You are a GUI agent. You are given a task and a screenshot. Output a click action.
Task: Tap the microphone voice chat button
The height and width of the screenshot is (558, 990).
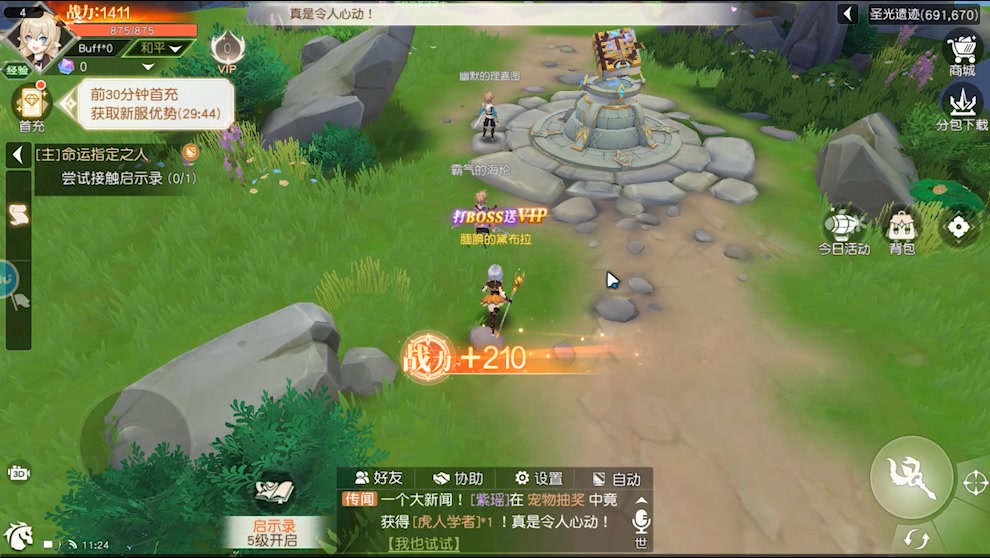641,521
